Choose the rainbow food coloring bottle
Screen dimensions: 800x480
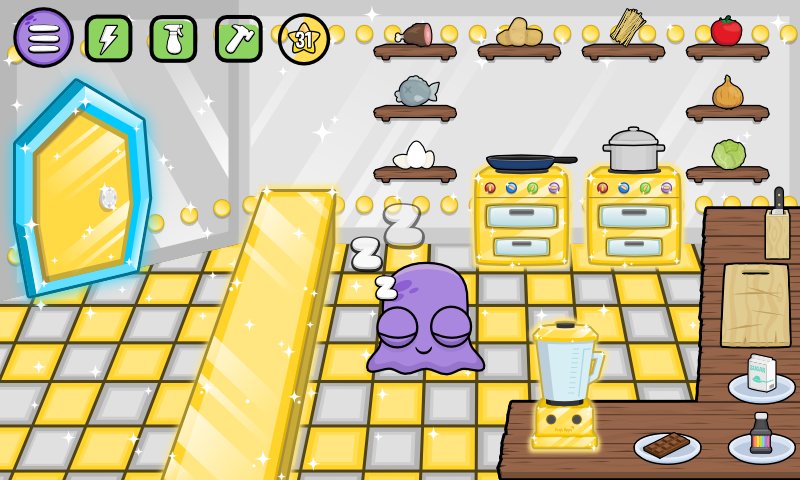point(761,436)
